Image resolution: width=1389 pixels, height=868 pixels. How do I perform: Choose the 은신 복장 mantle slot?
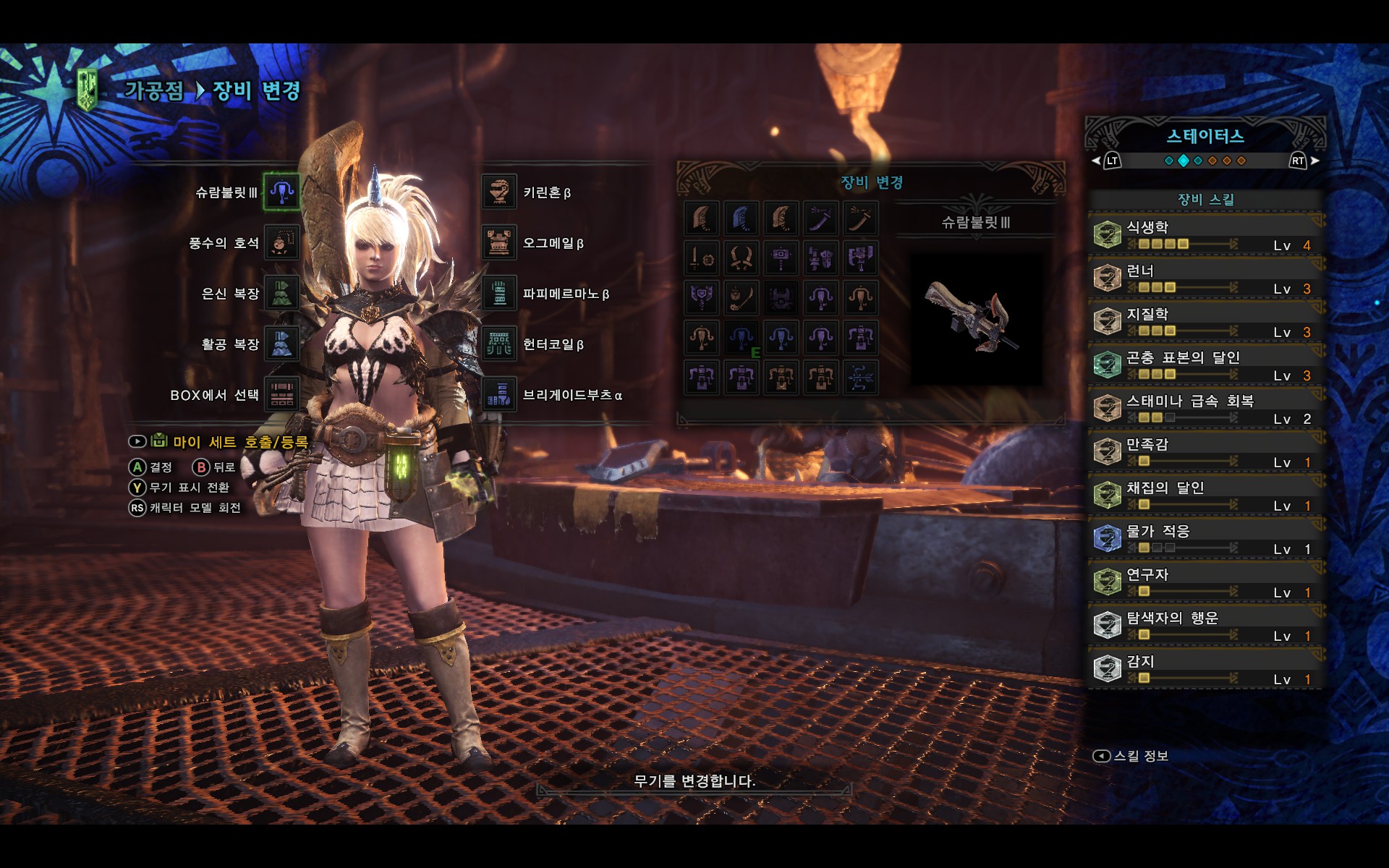[281, 293]
